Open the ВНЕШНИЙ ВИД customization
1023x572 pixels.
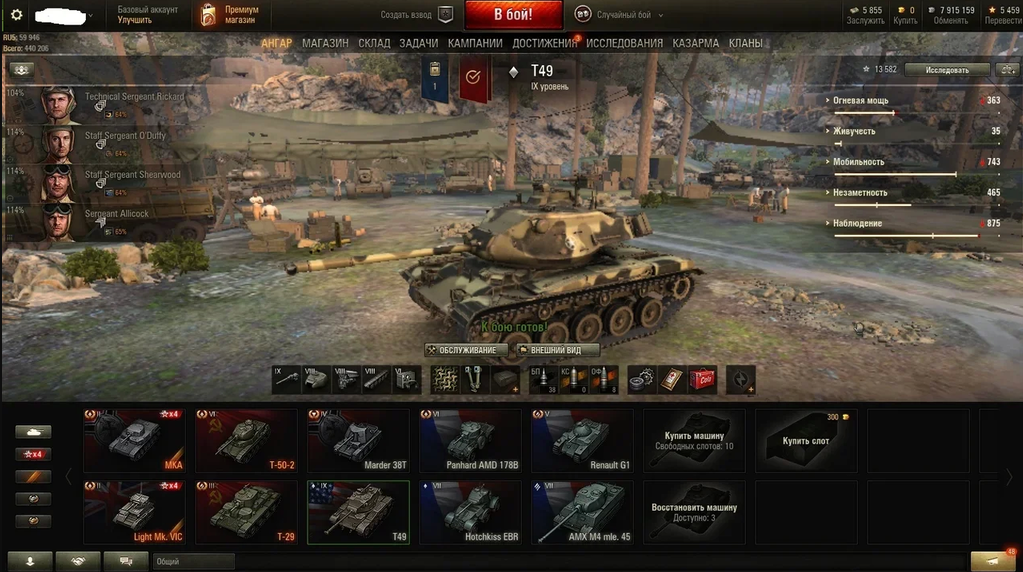point(557,350)
